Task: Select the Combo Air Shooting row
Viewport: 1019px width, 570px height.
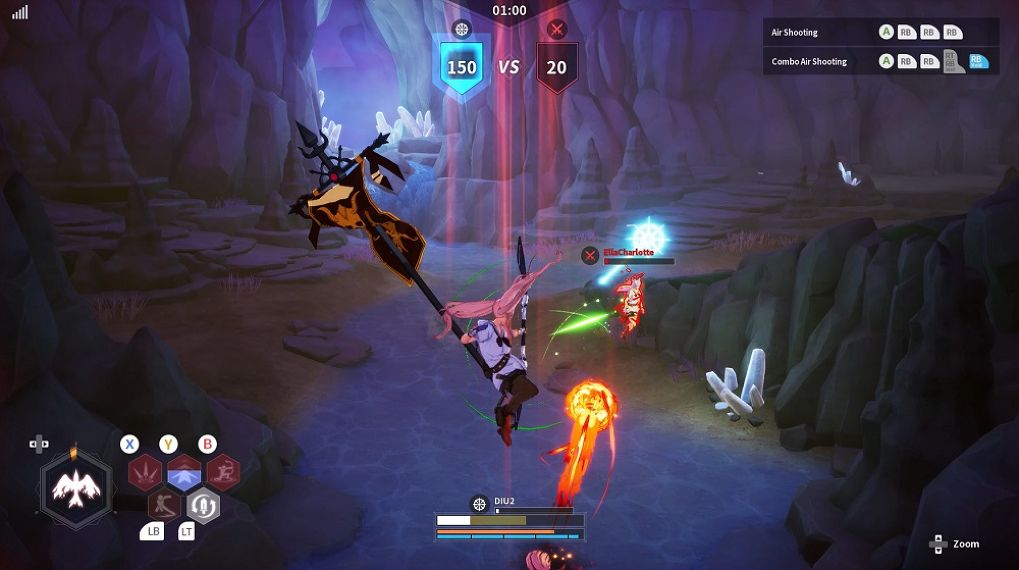Action: [x=880, y=62]
